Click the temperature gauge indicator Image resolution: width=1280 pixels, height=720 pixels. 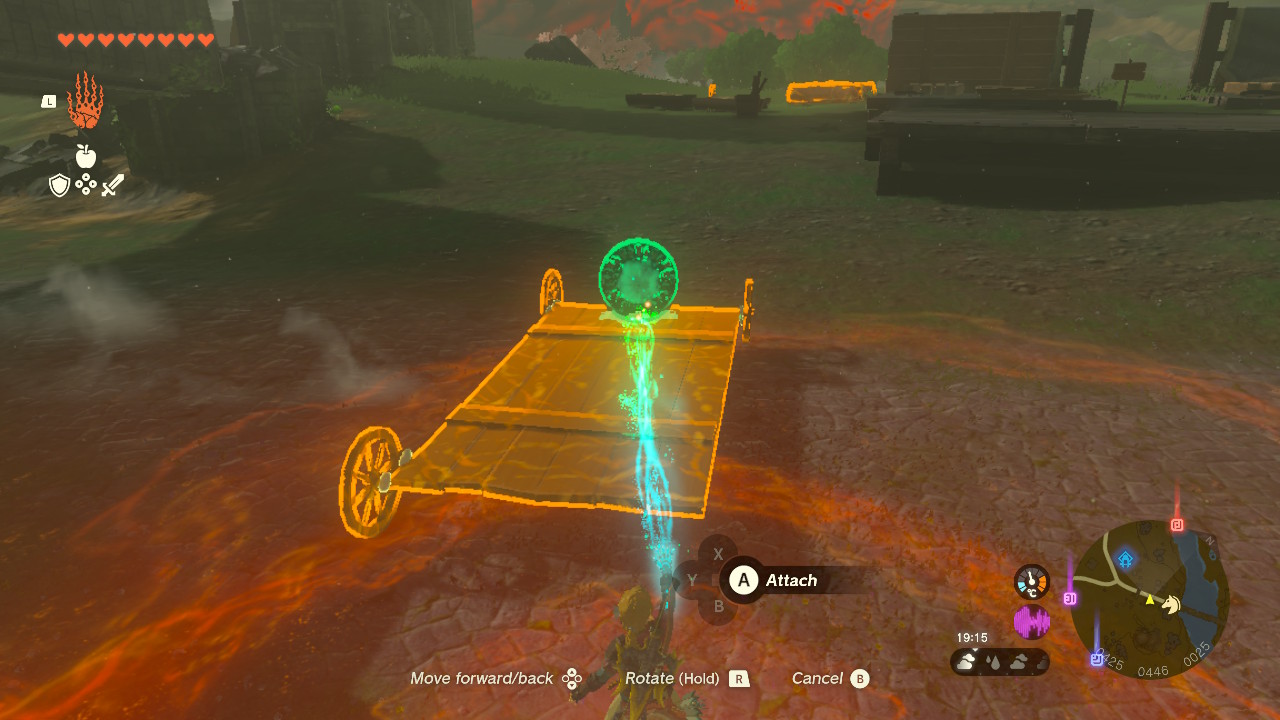tap(1031, 583)
